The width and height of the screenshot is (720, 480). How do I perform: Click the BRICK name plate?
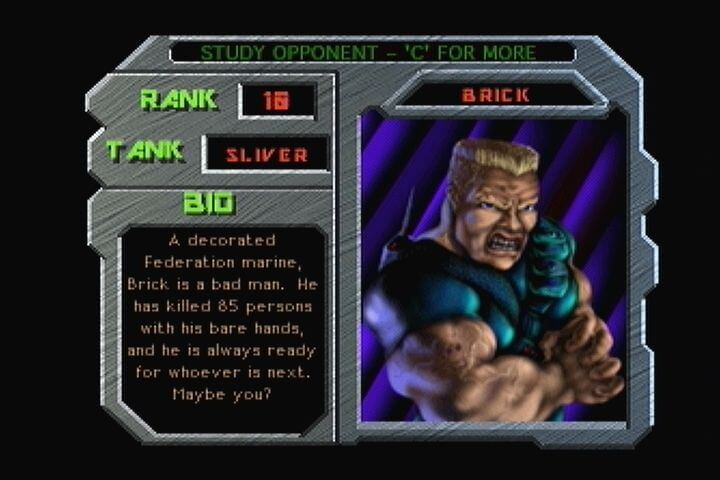(495, 95)
